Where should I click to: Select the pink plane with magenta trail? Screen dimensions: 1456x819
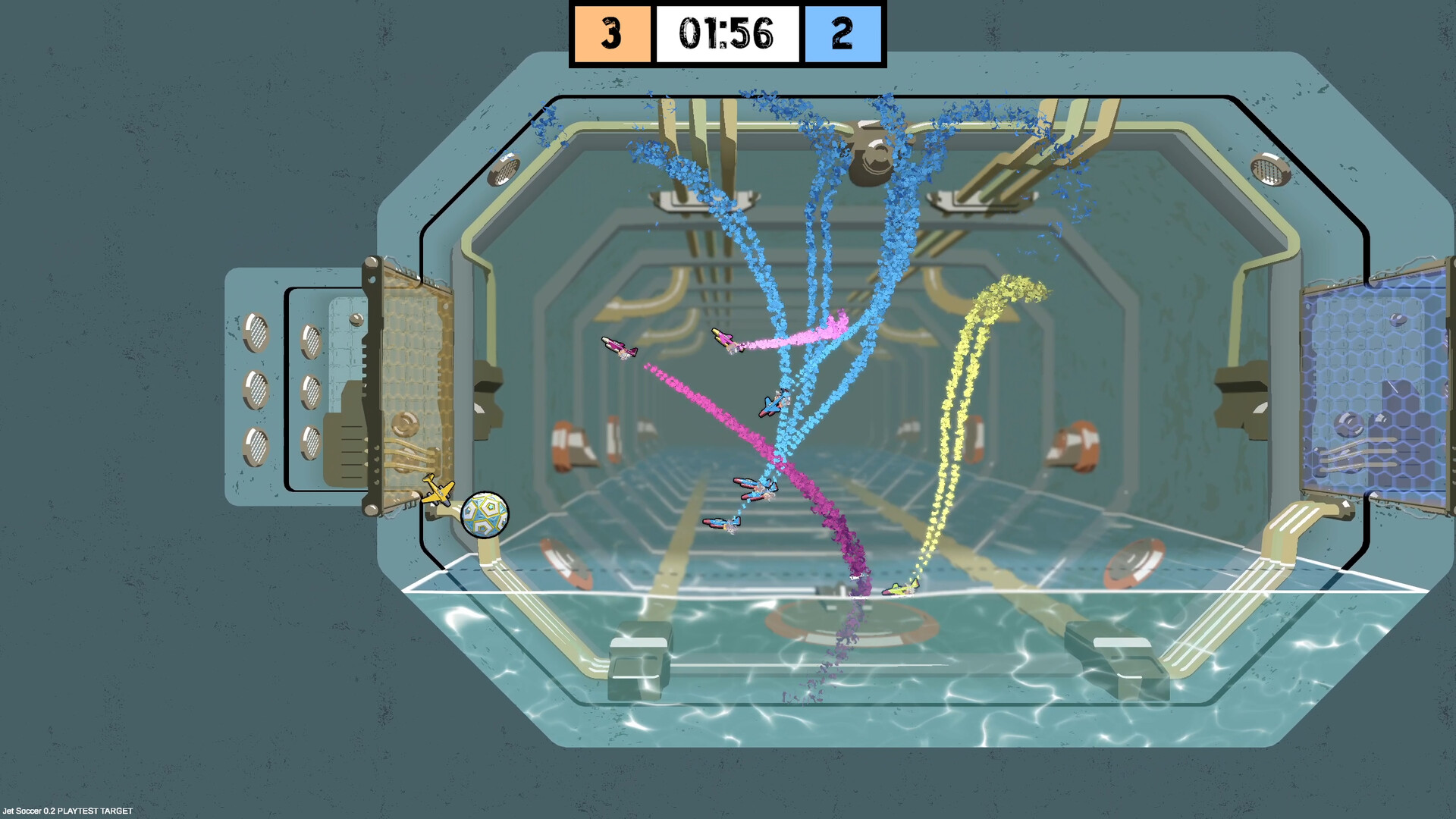coord(618,347)
